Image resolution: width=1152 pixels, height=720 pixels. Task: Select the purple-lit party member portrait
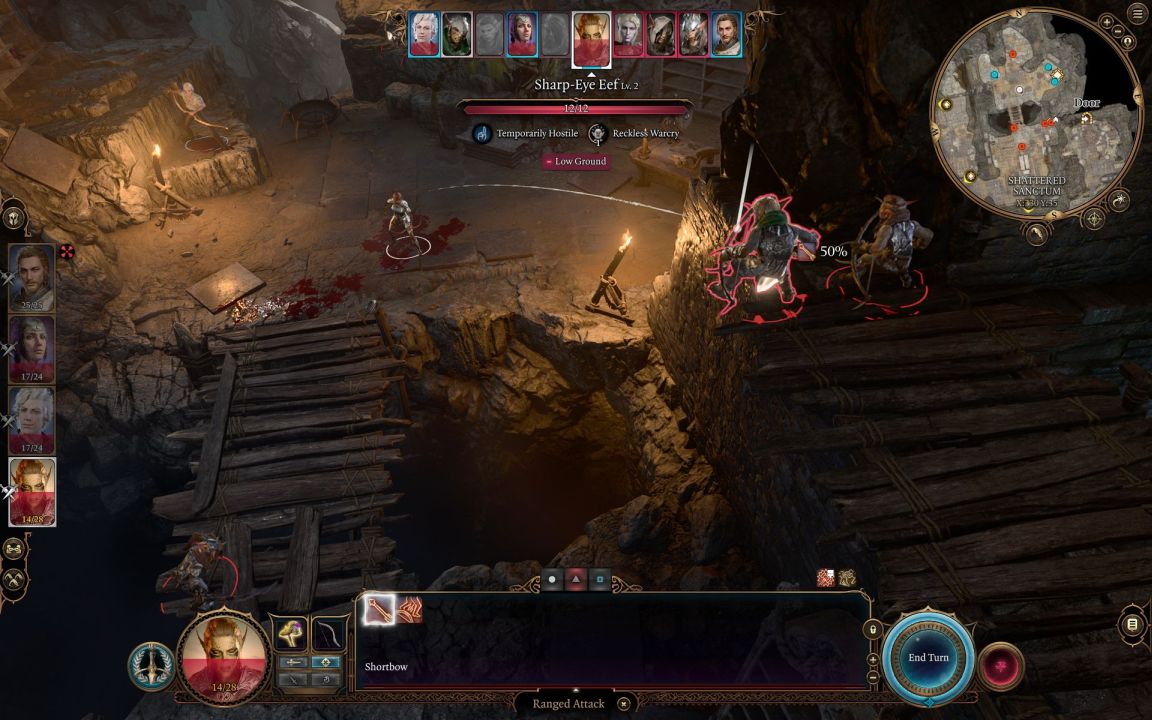pyautogui.click(x=32, y=350)
